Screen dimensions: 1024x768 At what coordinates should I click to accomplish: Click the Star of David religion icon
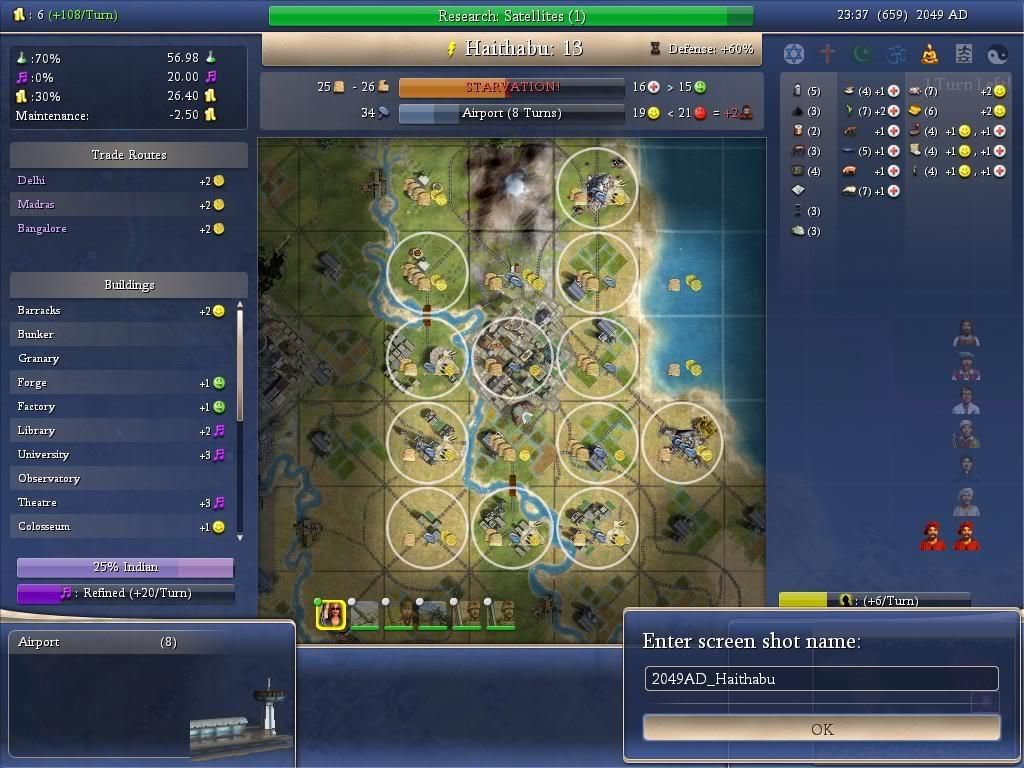[794, 54]
